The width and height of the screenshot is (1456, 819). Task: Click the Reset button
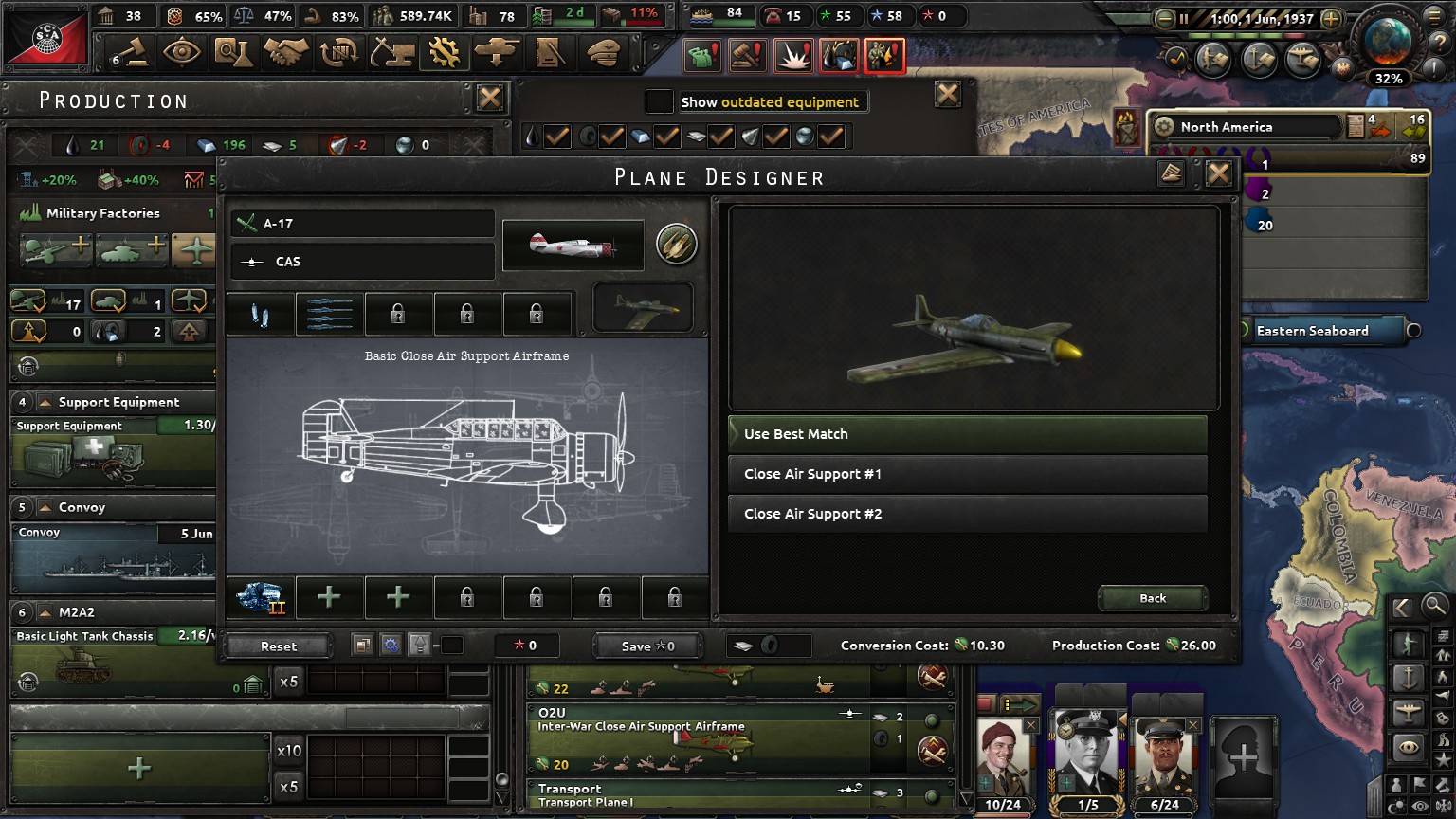coord(277,646)
